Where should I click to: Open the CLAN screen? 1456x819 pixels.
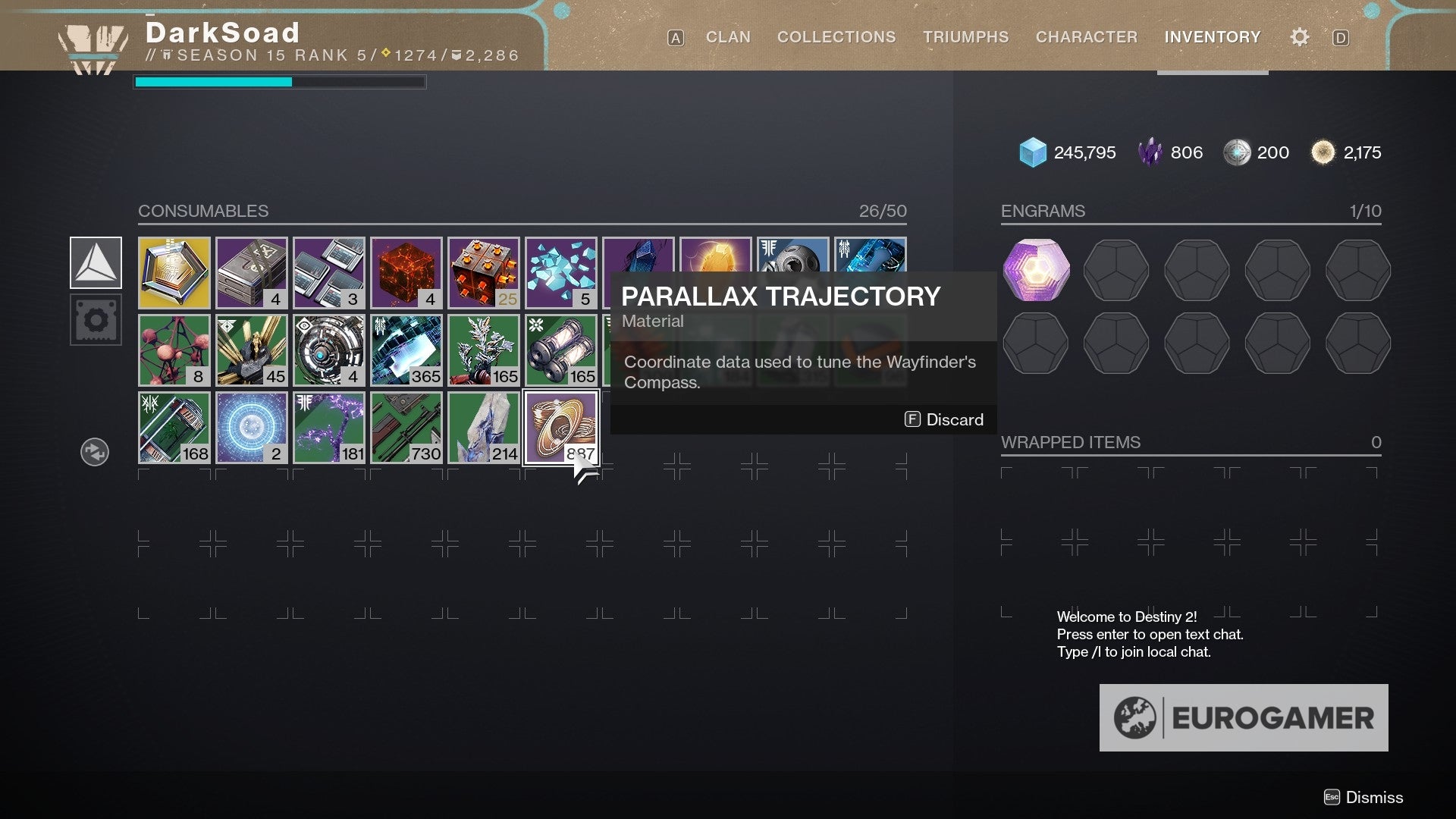[x=727, y=36]
